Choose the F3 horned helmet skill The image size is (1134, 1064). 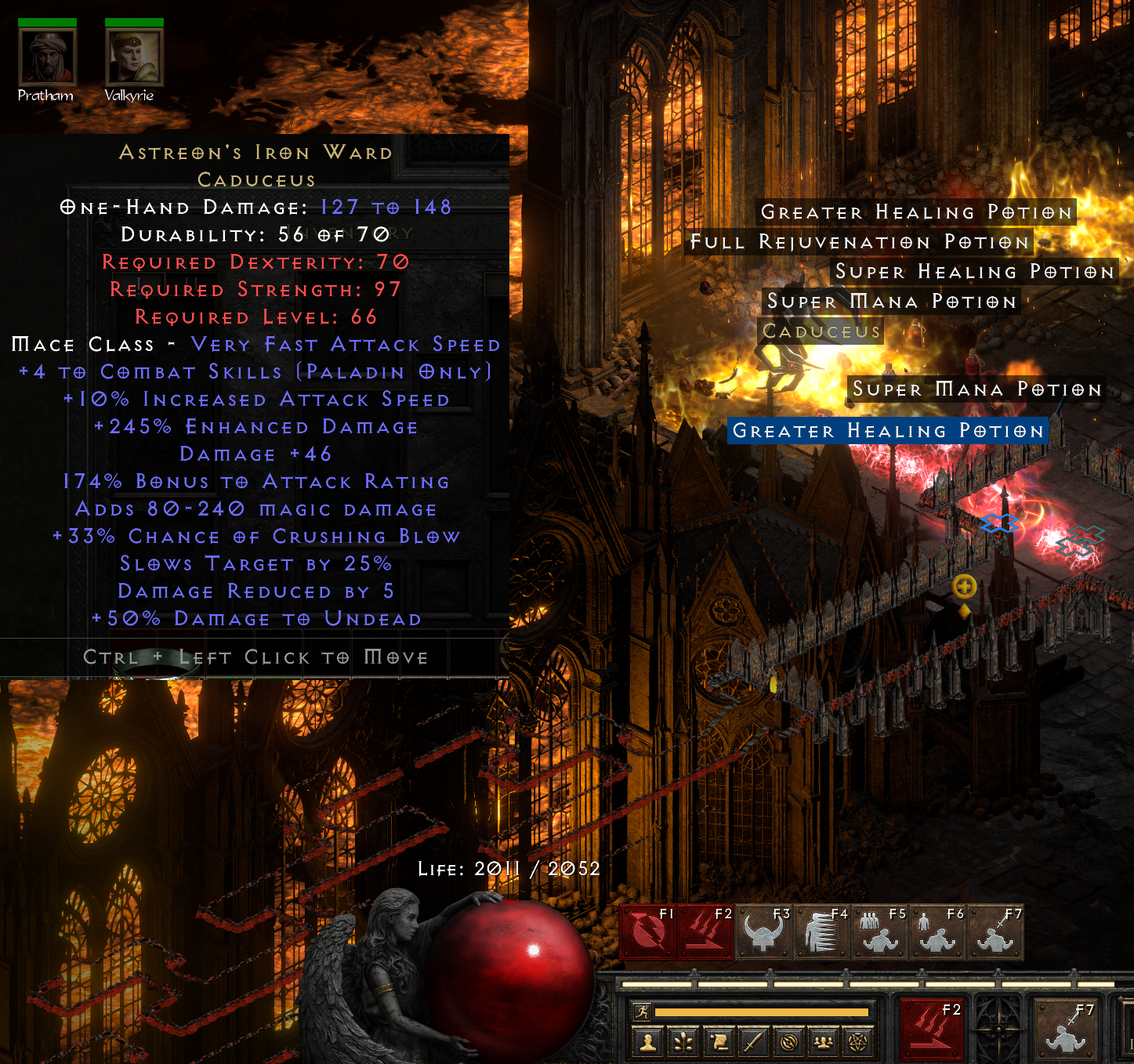click(764, 932)
